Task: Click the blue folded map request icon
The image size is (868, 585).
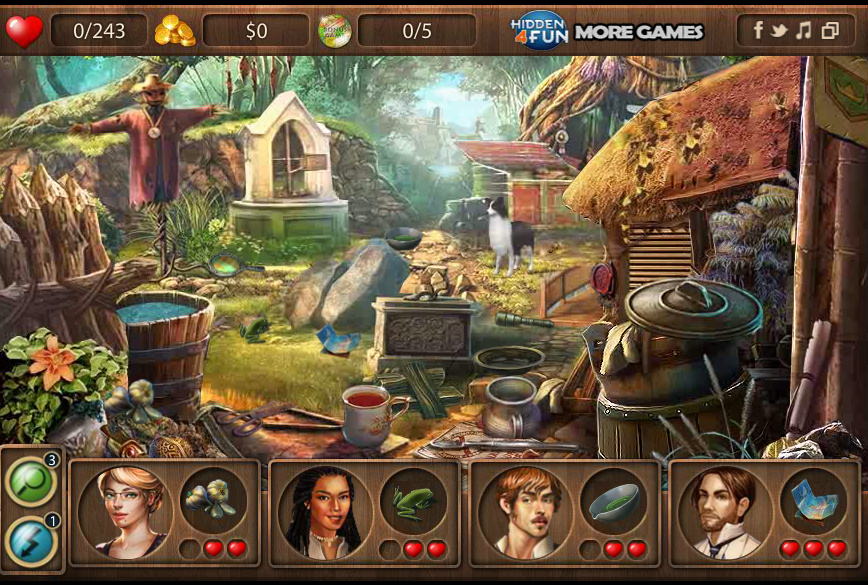Action: coord(812,499)
